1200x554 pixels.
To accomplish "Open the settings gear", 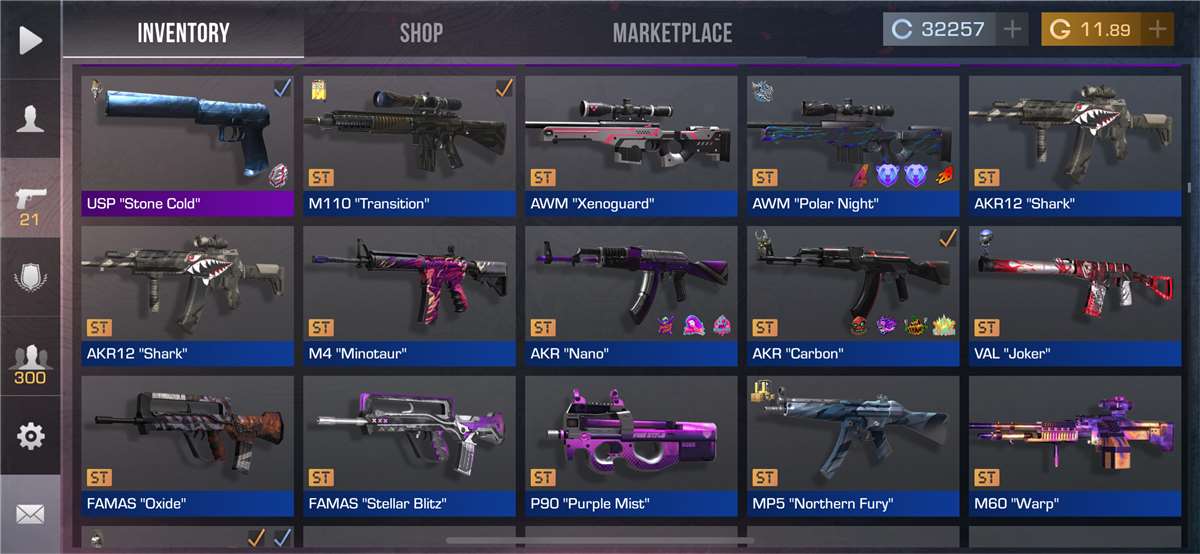I will [x=30, y=436].
